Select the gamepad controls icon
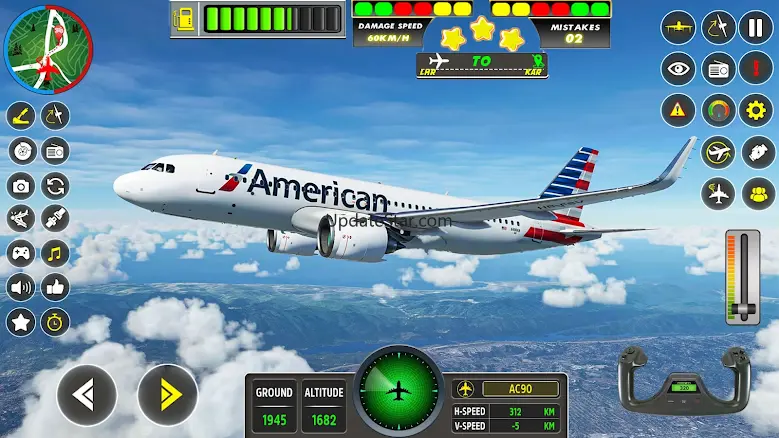The image size is (779, 438). click(x=21, y=252)
